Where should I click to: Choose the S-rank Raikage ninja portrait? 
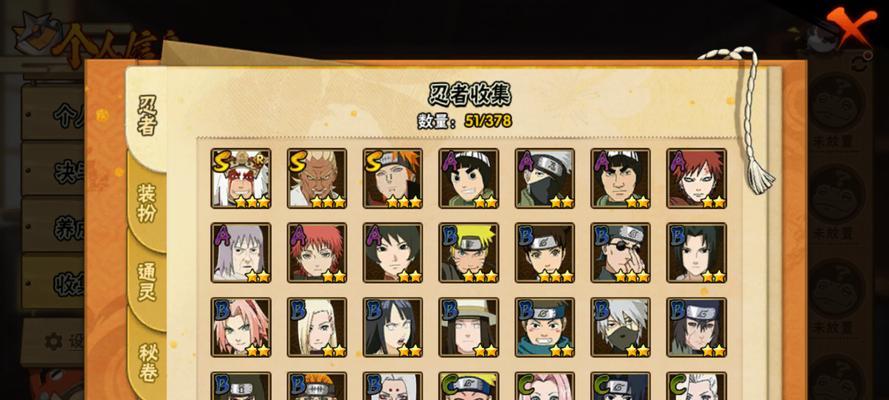tap(317, 178)
